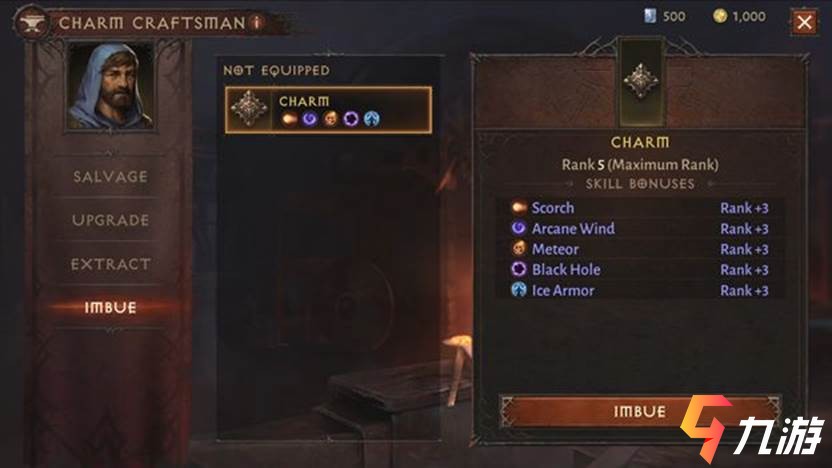The image size is (832, 468).
Task: Close the Charm Craftsman window
Action: pyautogui.click(x=803, y=20)
